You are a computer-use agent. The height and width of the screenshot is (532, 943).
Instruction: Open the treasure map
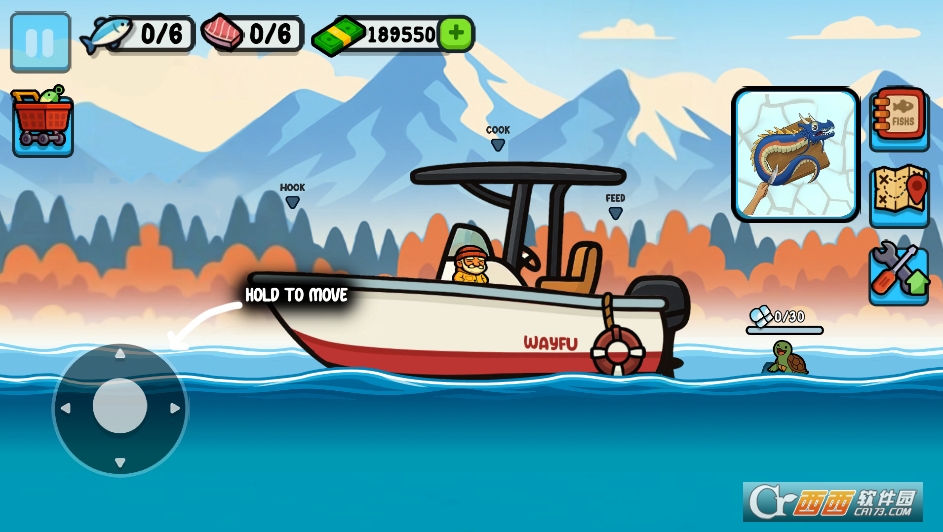[898, 195]
